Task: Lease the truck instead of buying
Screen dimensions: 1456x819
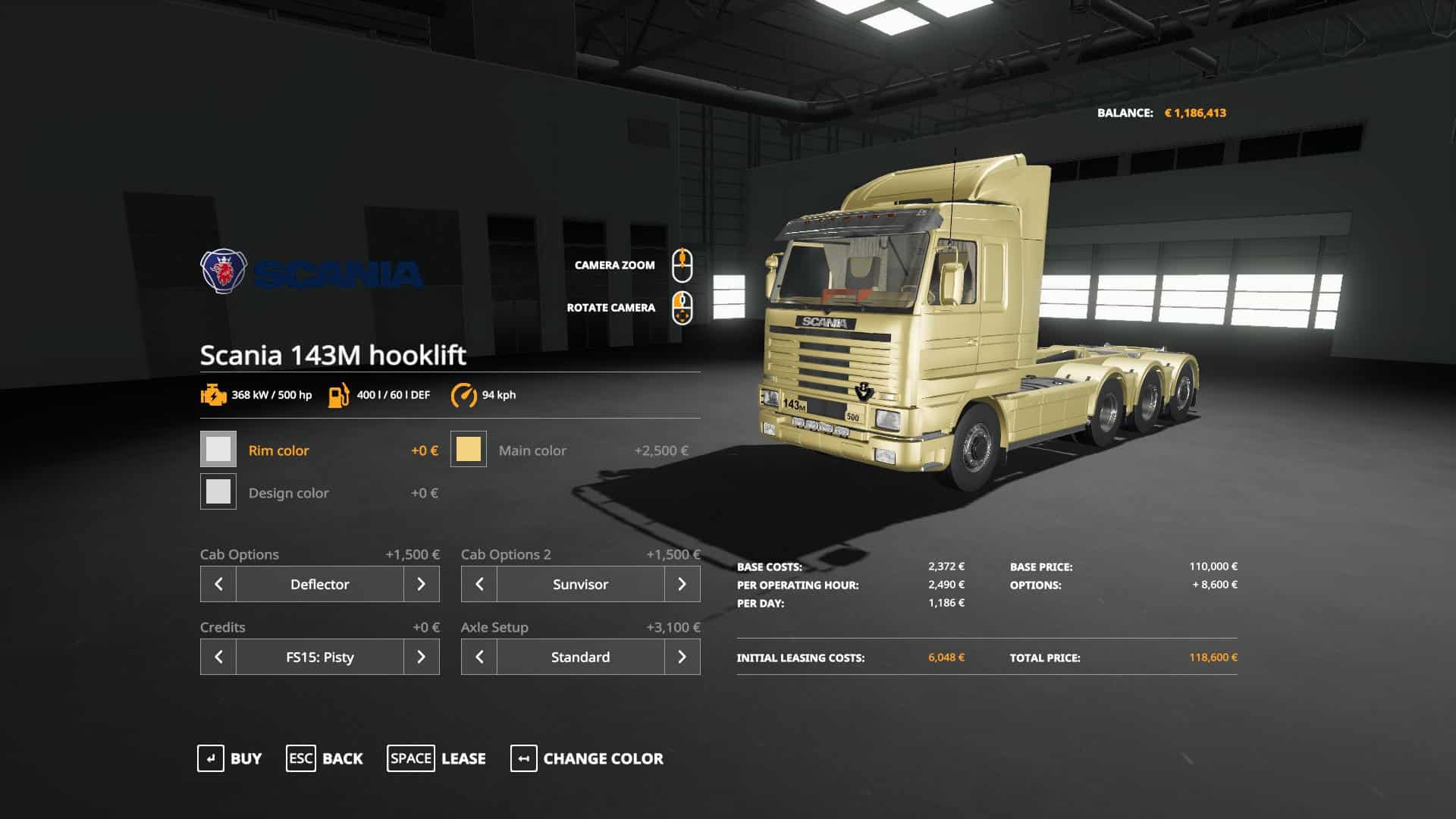Action: click(436, 758)
